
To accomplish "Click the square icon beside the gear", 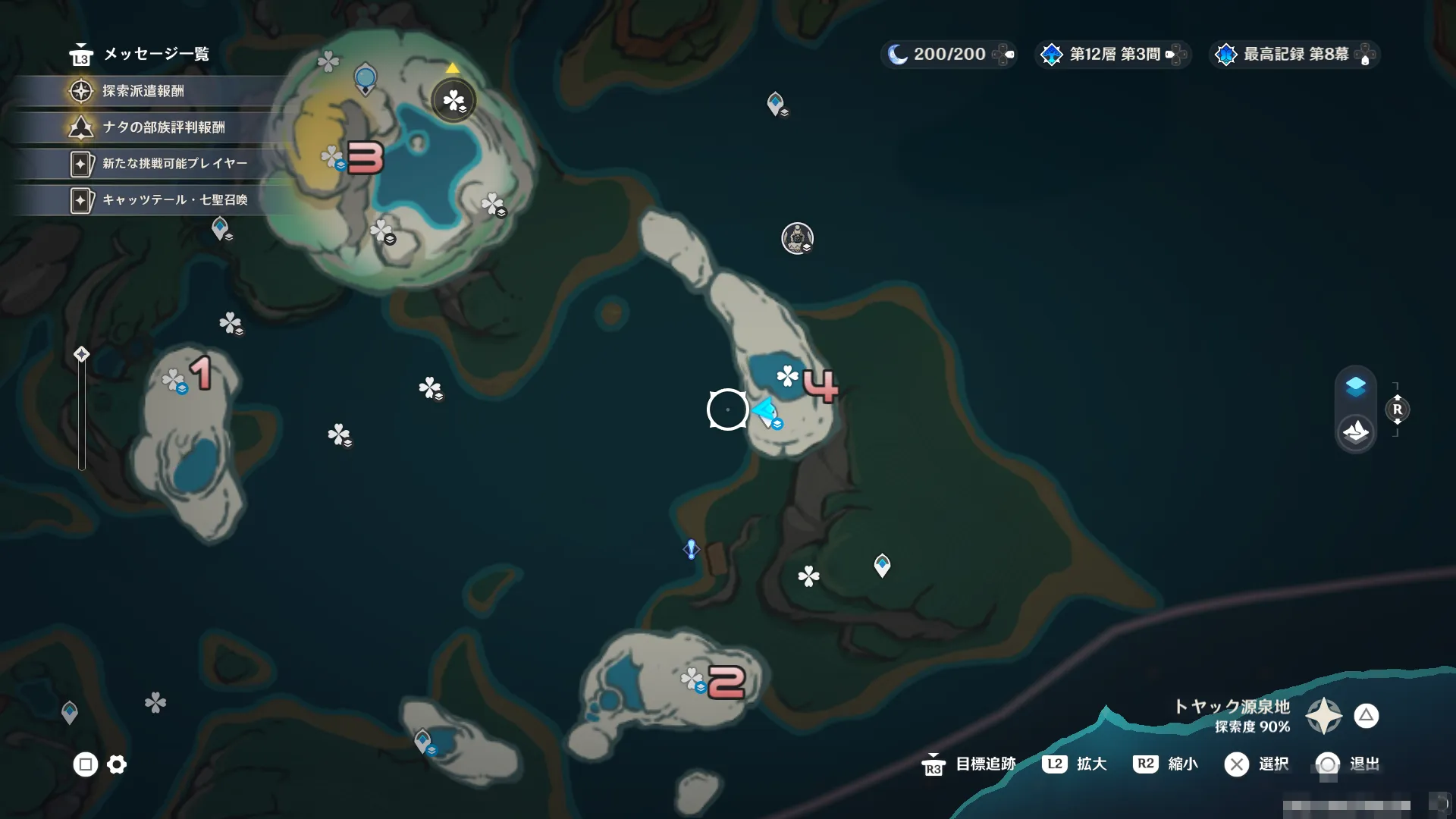I will click(85, 764).
